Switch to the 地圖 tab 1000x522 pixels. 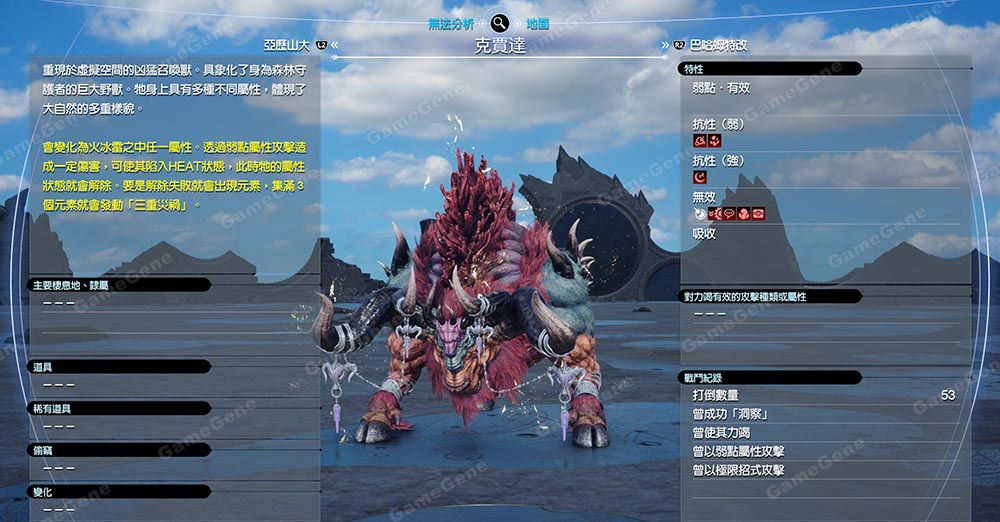click(x=537, y=22)
